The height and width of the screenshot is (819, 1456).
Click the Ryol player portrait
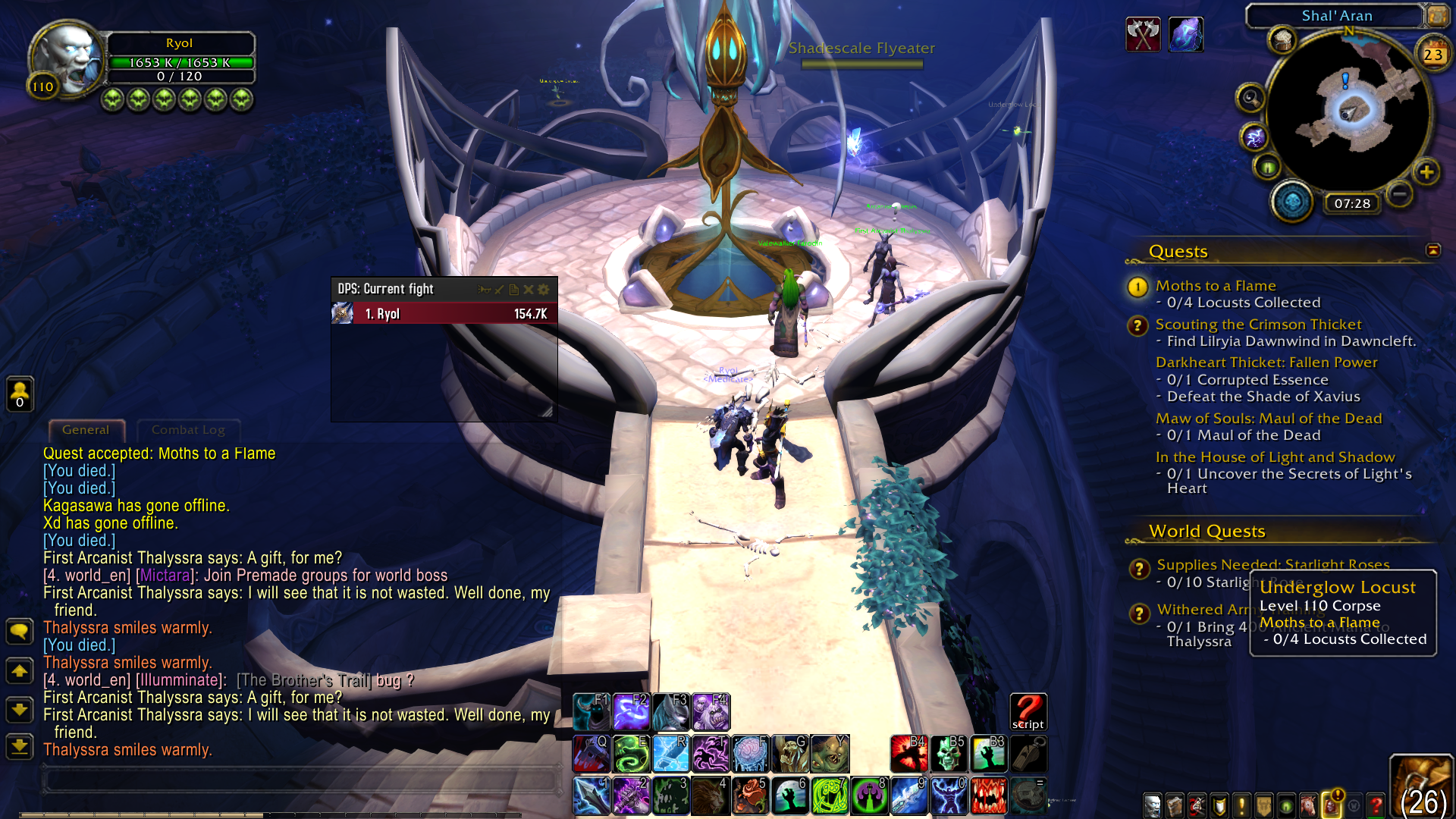pyautogui.click(x=67, y=59)
